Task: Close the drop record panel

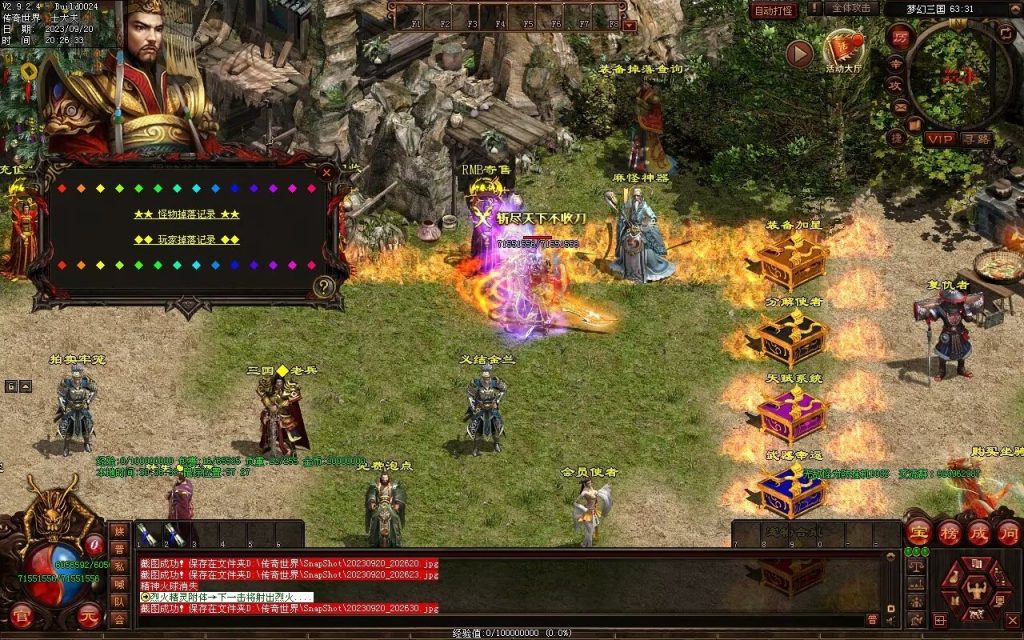Action: coord(326,171)
